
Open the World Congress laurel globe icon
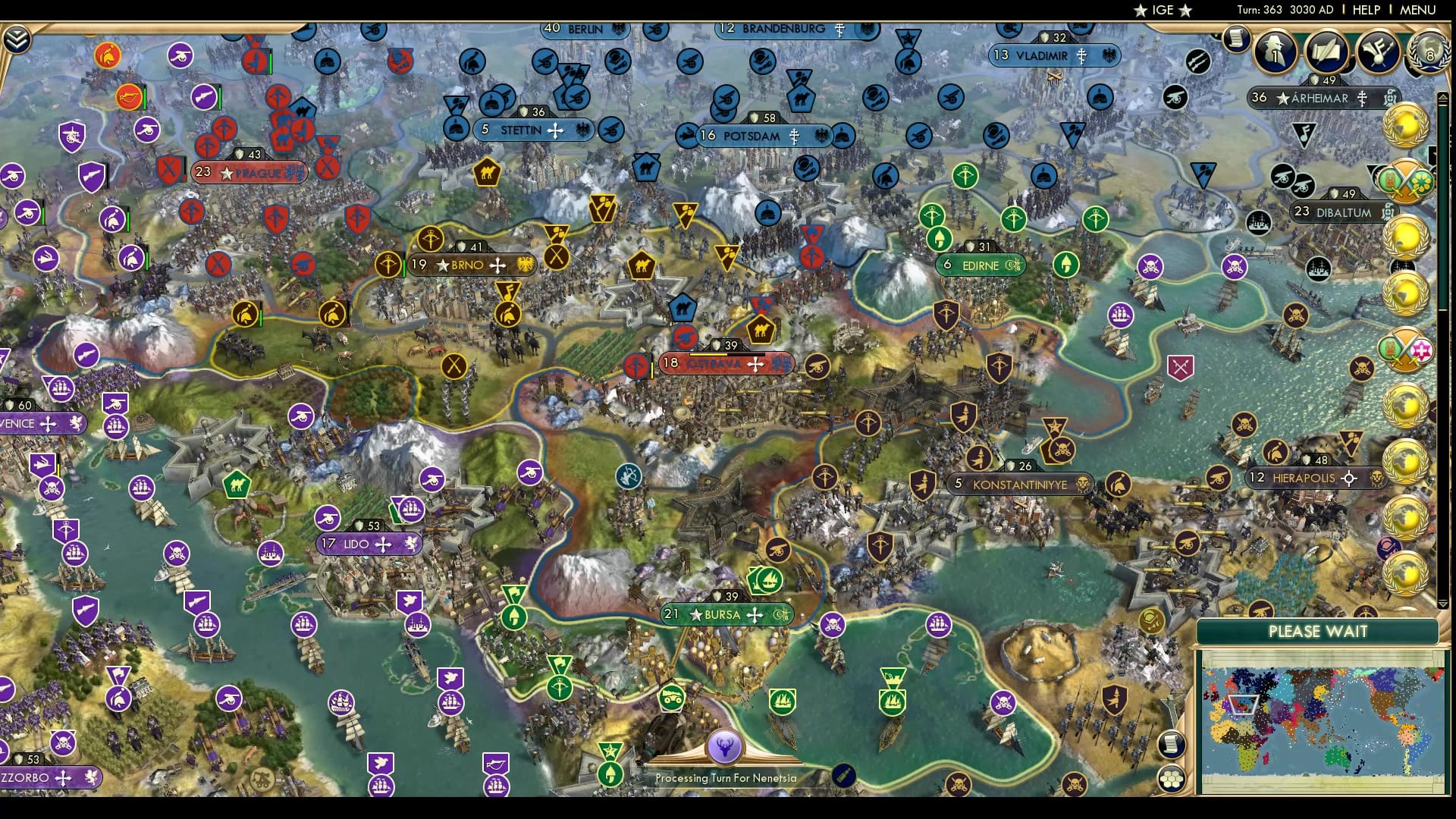coord(1428,53)
